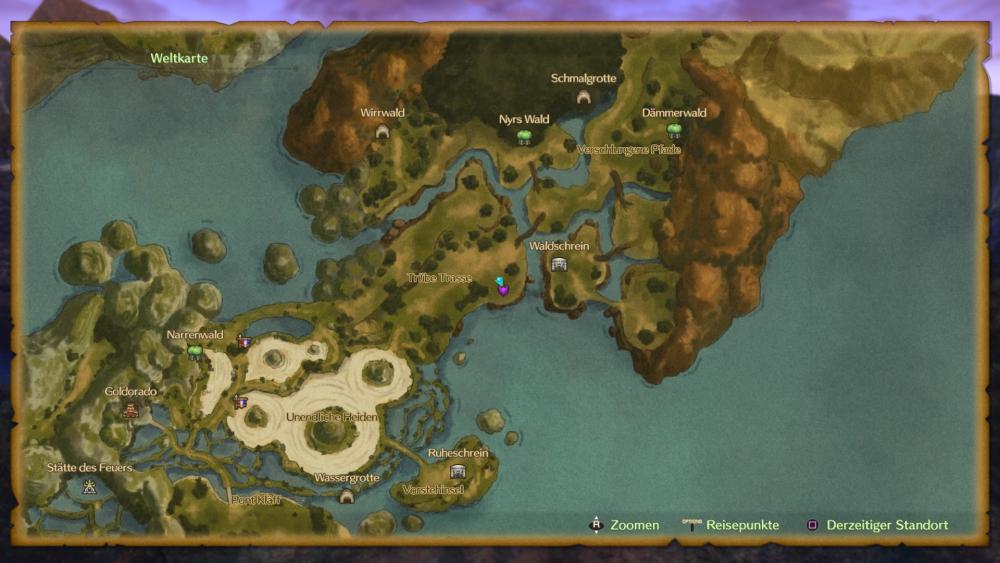1000x563 pixels.
Task: Select the Wassergrotte cave marker
Action: pos(347,496)
